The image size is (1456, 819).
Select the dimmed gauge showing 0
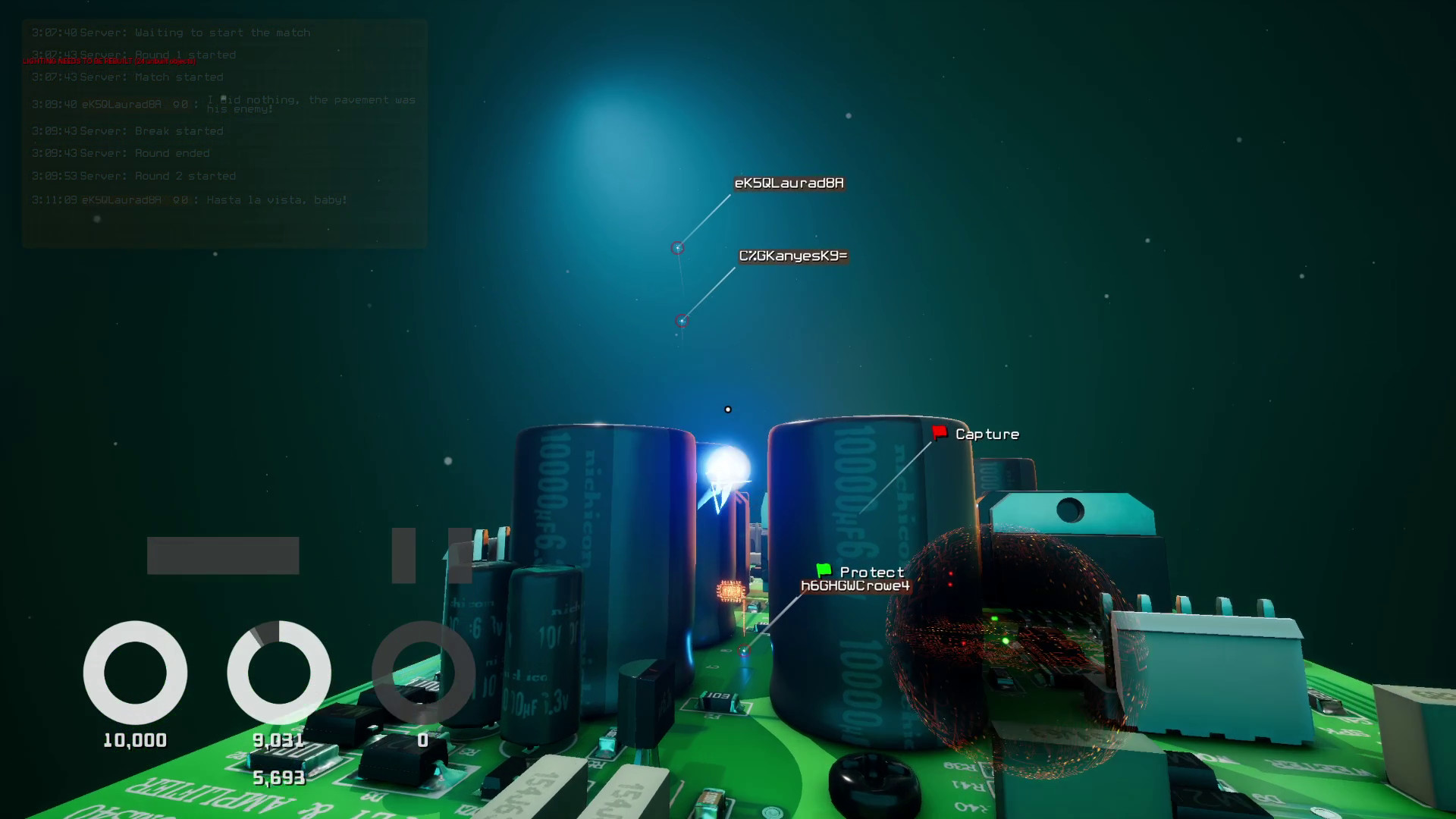[423, 673]
